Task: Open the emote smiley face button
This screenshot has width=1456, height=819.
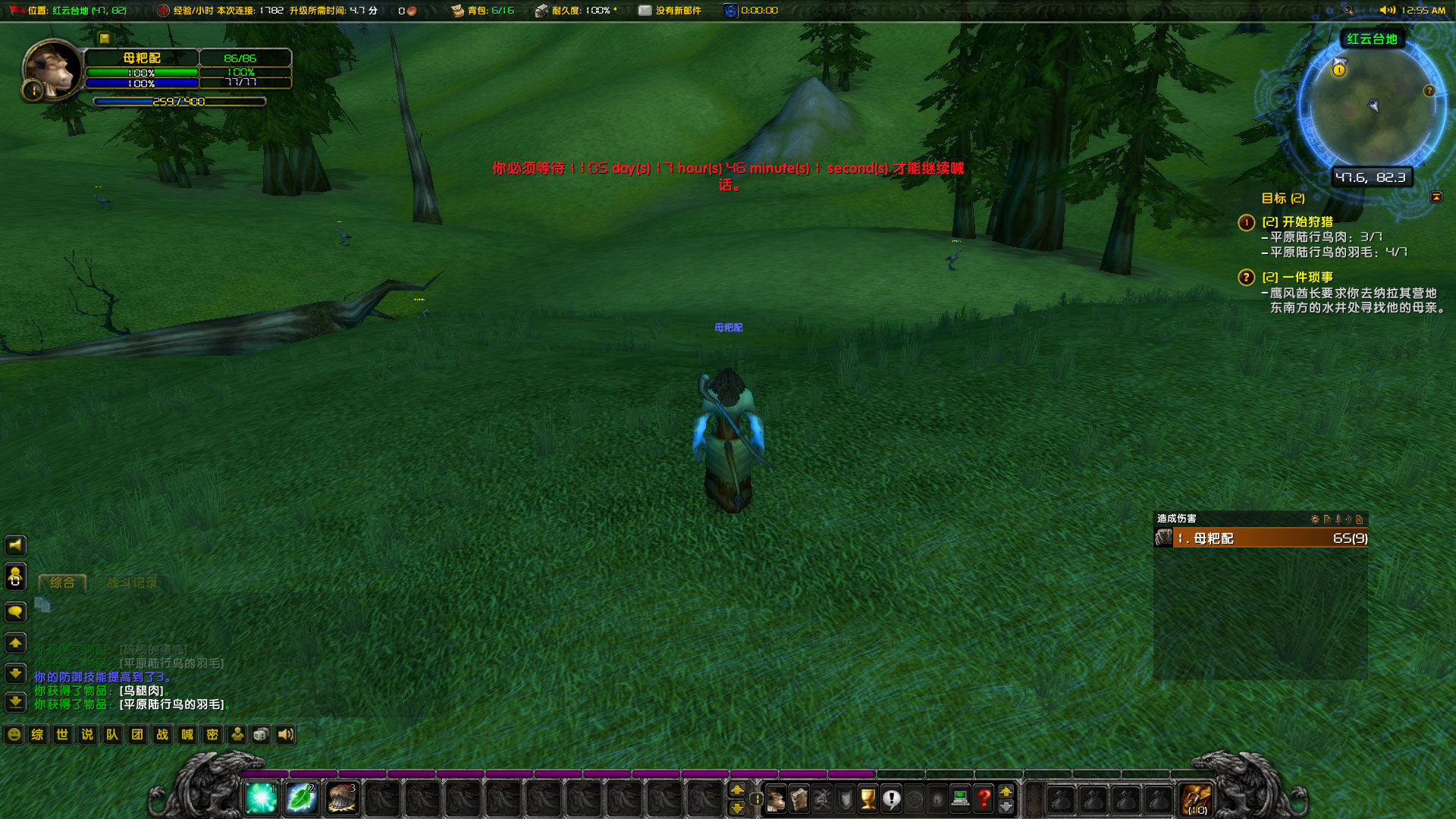Action: pyautogui.click(x=14, y=734)
